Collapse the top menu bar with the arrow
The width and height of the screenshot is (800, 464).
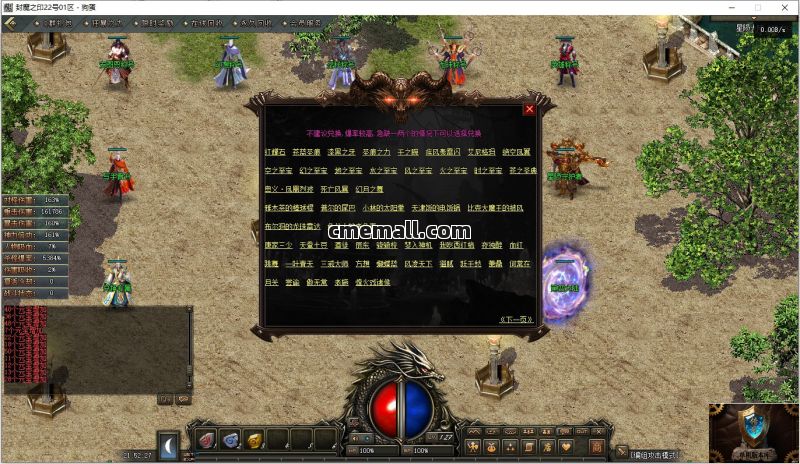[13, 22]
